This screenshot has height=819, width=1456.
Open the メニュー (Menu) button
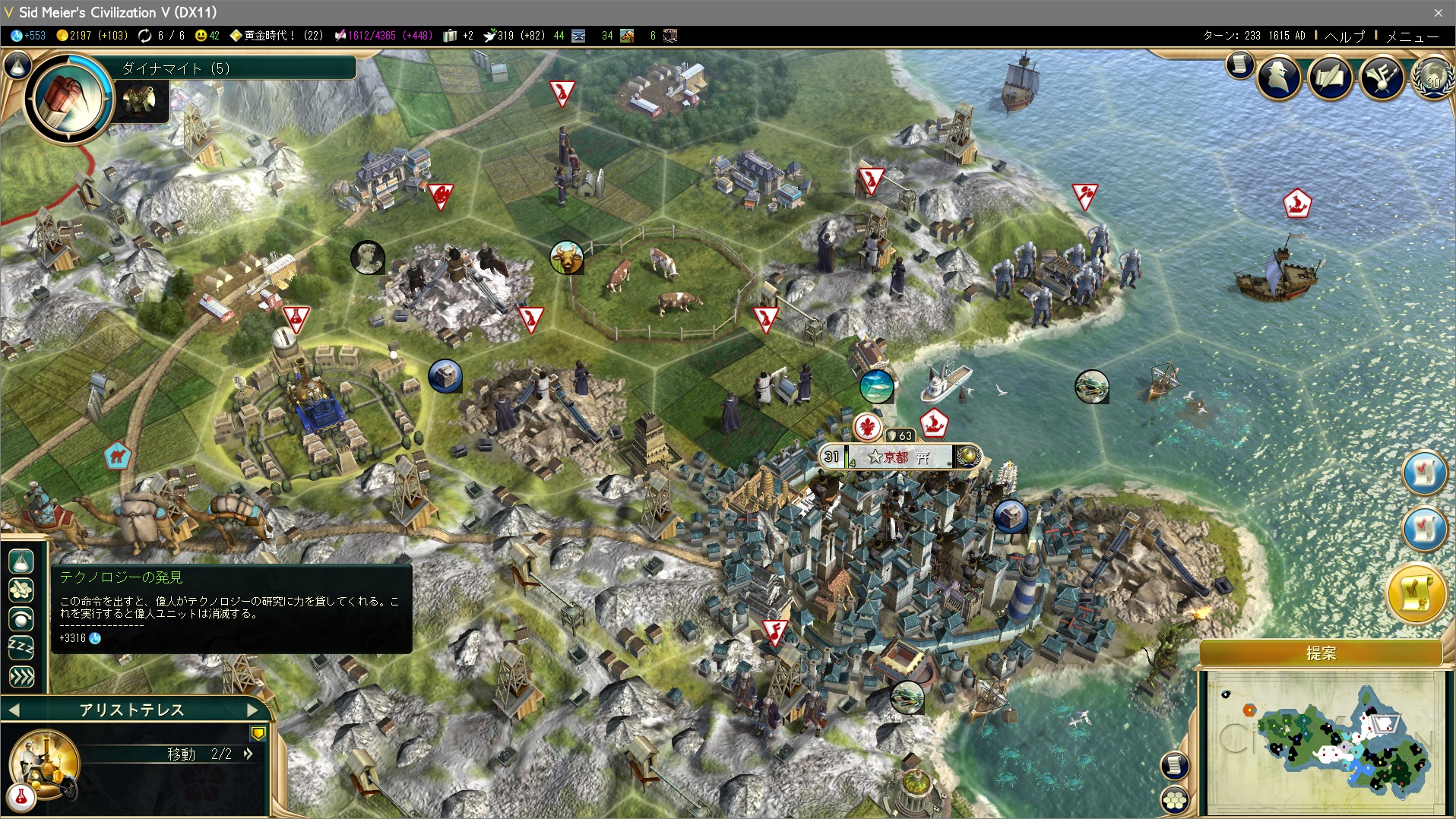1412,36
